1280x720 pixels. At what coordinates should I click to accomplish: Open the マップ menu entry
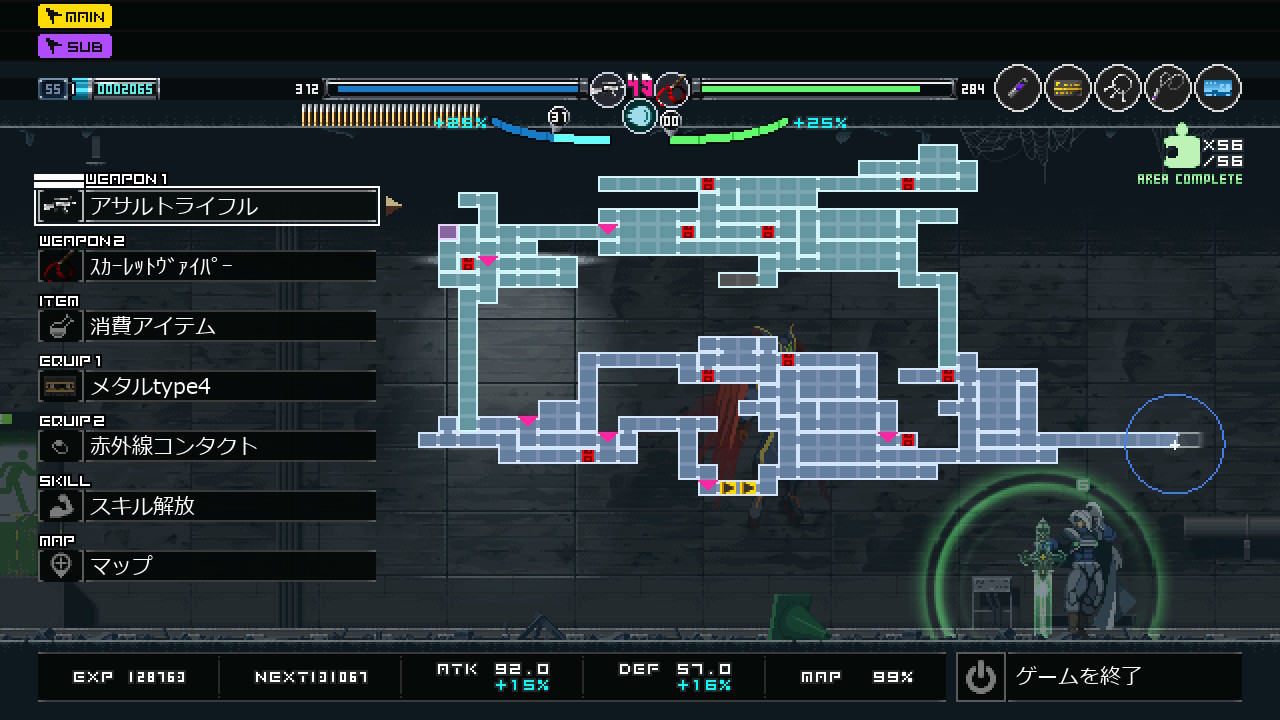[x=207, y=566]
